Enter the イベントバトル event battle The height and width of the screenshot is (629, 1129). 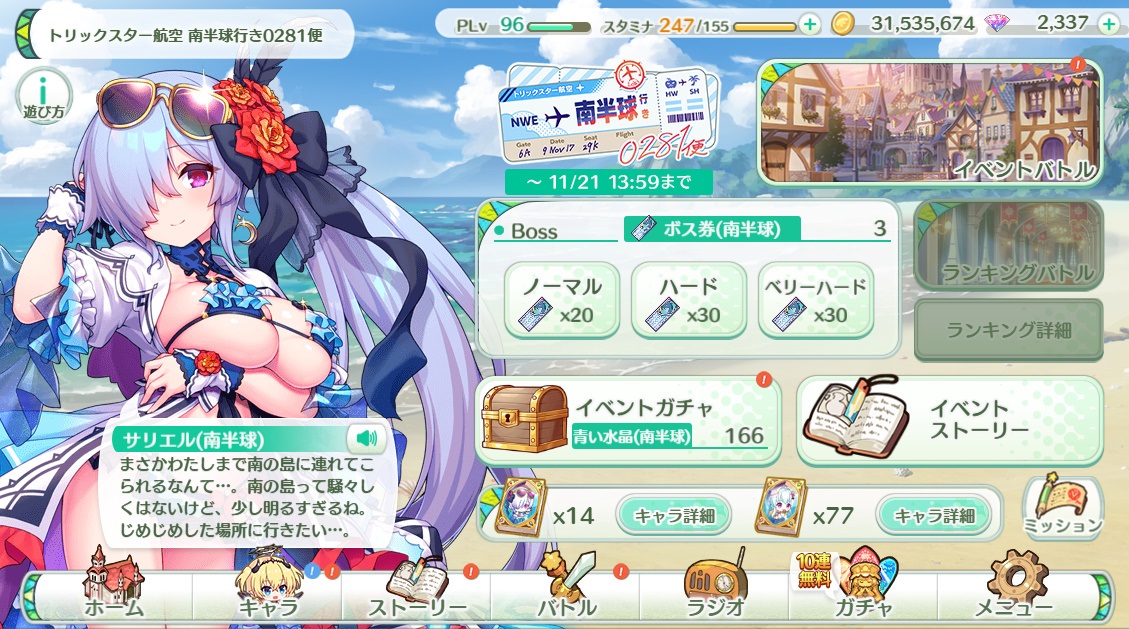pyautogui.click(x=930, y=124)
